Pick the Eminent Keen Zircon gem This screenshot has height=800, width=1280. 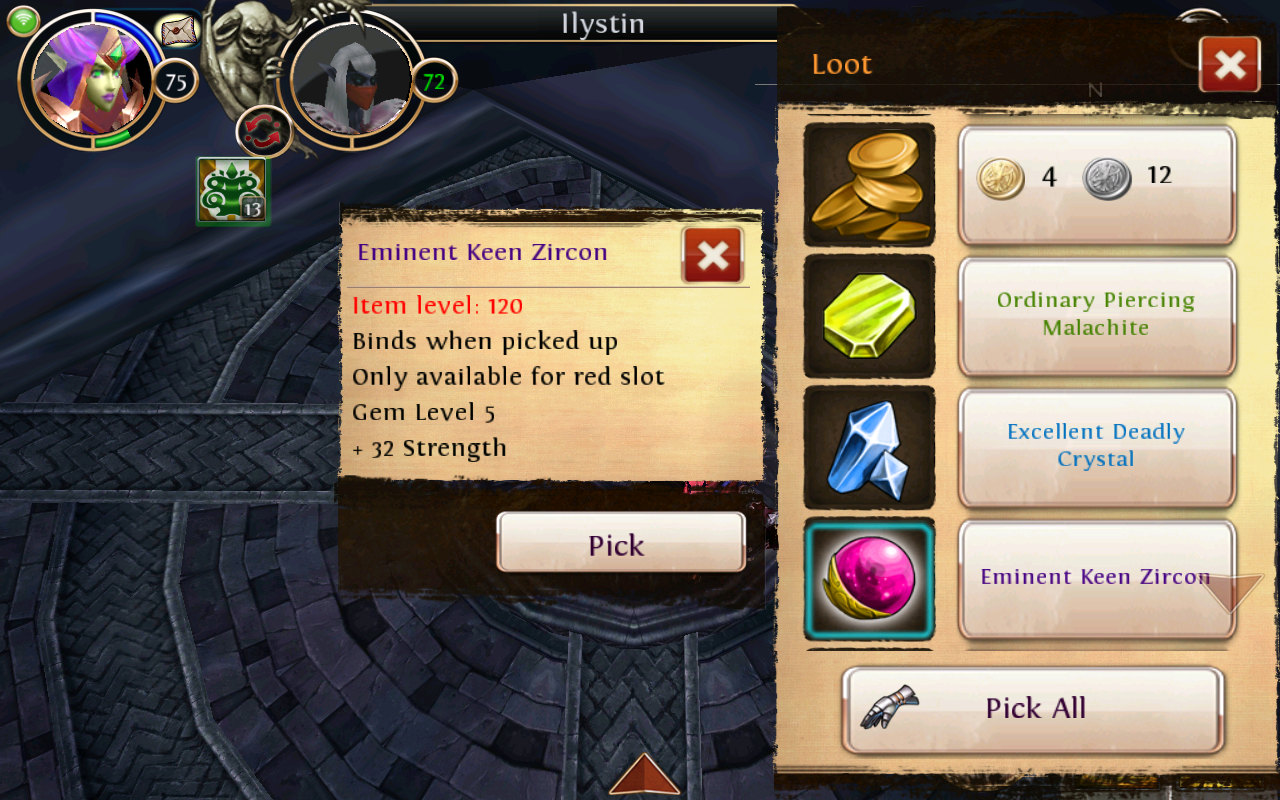point(620,544)
